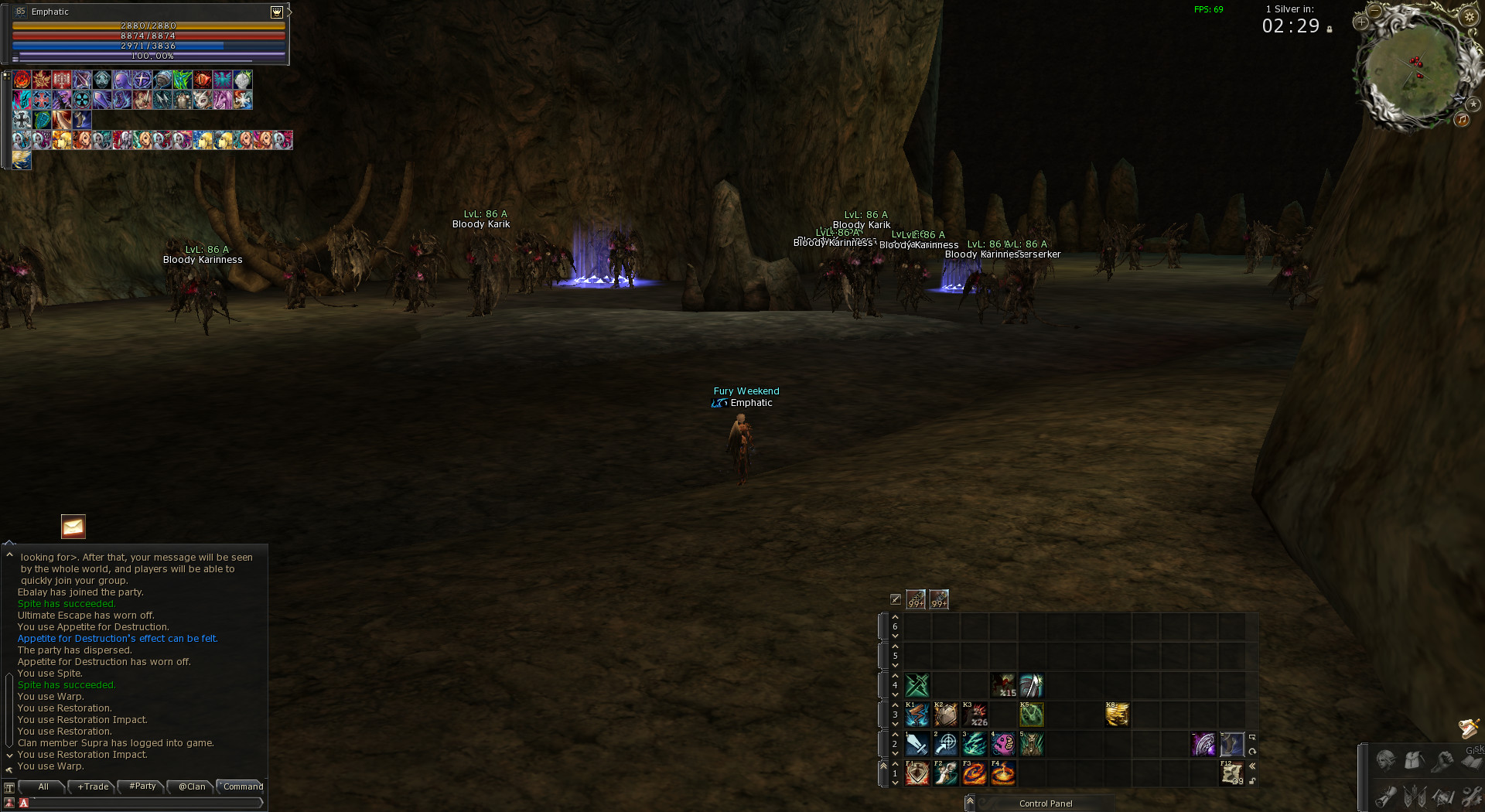This screenshot has height=812, width=1485.
Task: Click the quest scroll notification icon
Action: tap(1468, 728)
